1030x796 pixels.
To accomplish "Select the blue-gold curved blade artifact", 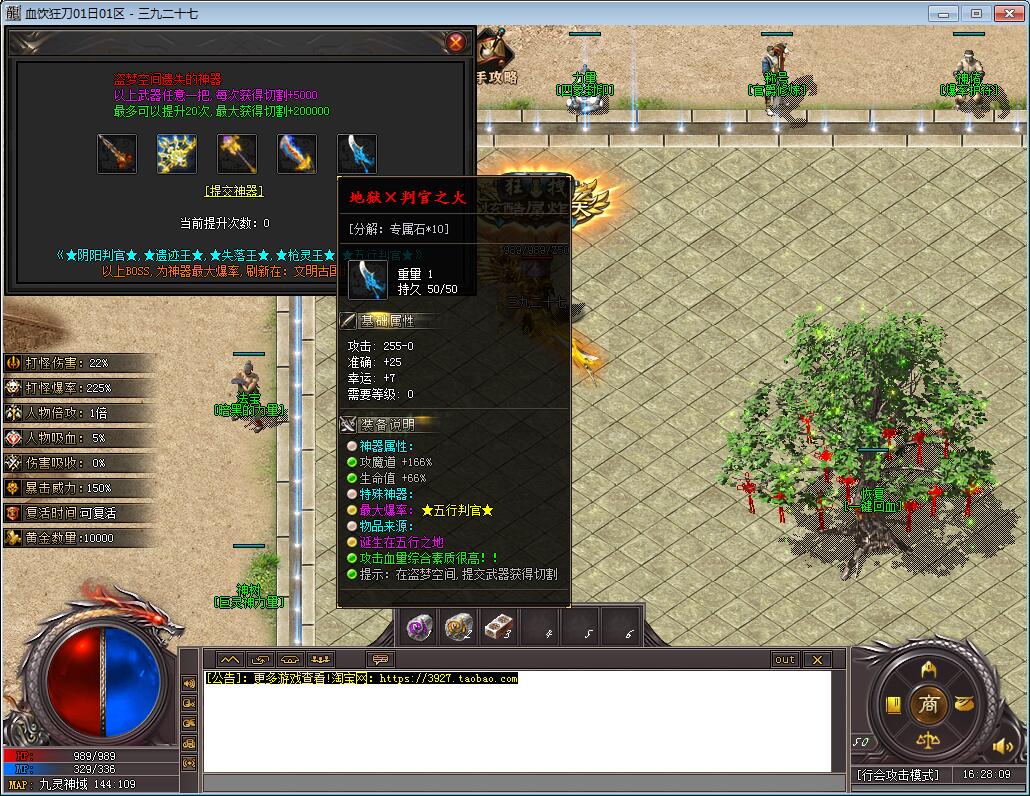I will pos(297,154).
